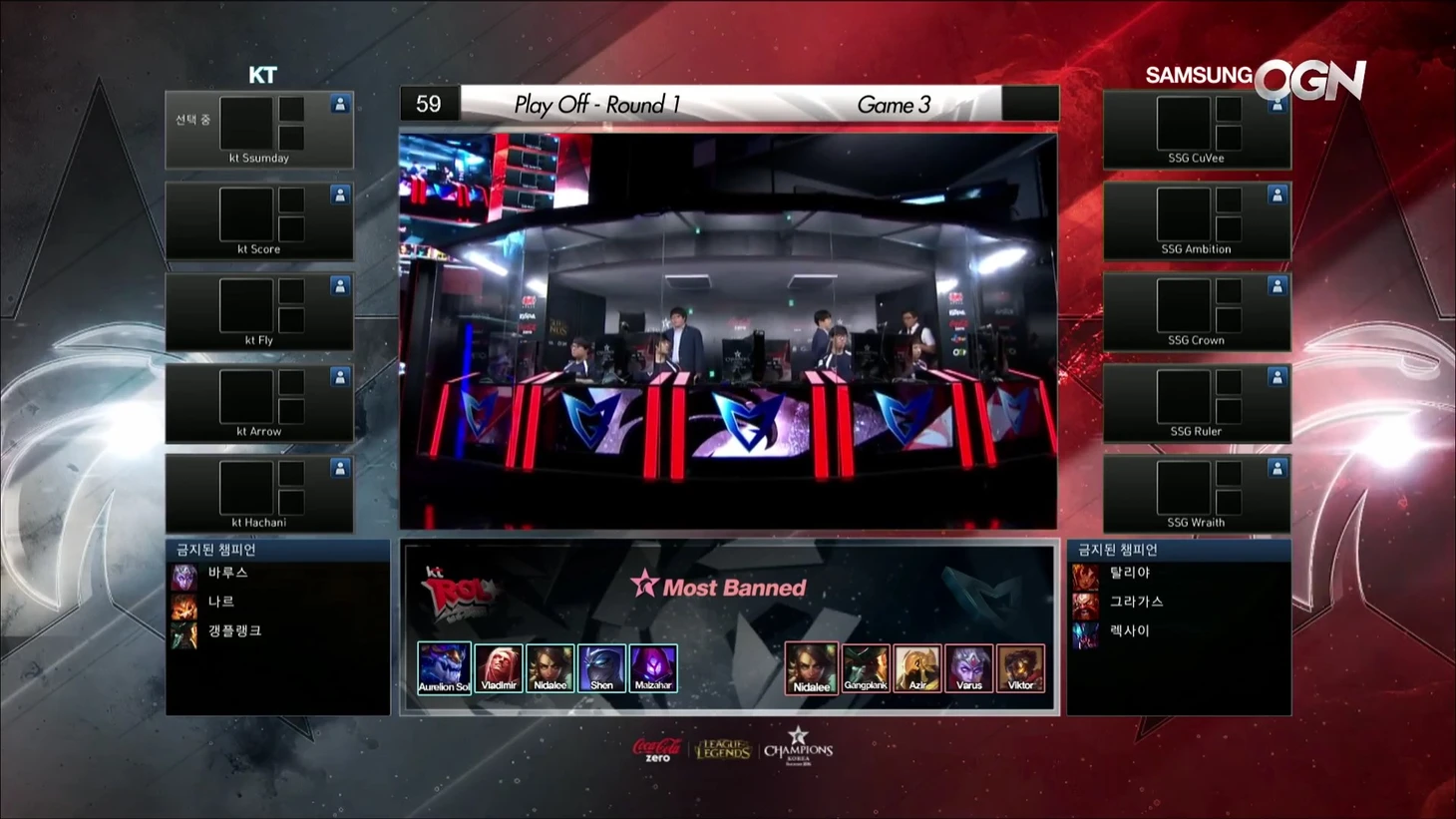Screen dimensions: 1456x819
Task: Select Viktor from Samsung's banned champions
Action: pyautogui.click(x=1021, y=666)
